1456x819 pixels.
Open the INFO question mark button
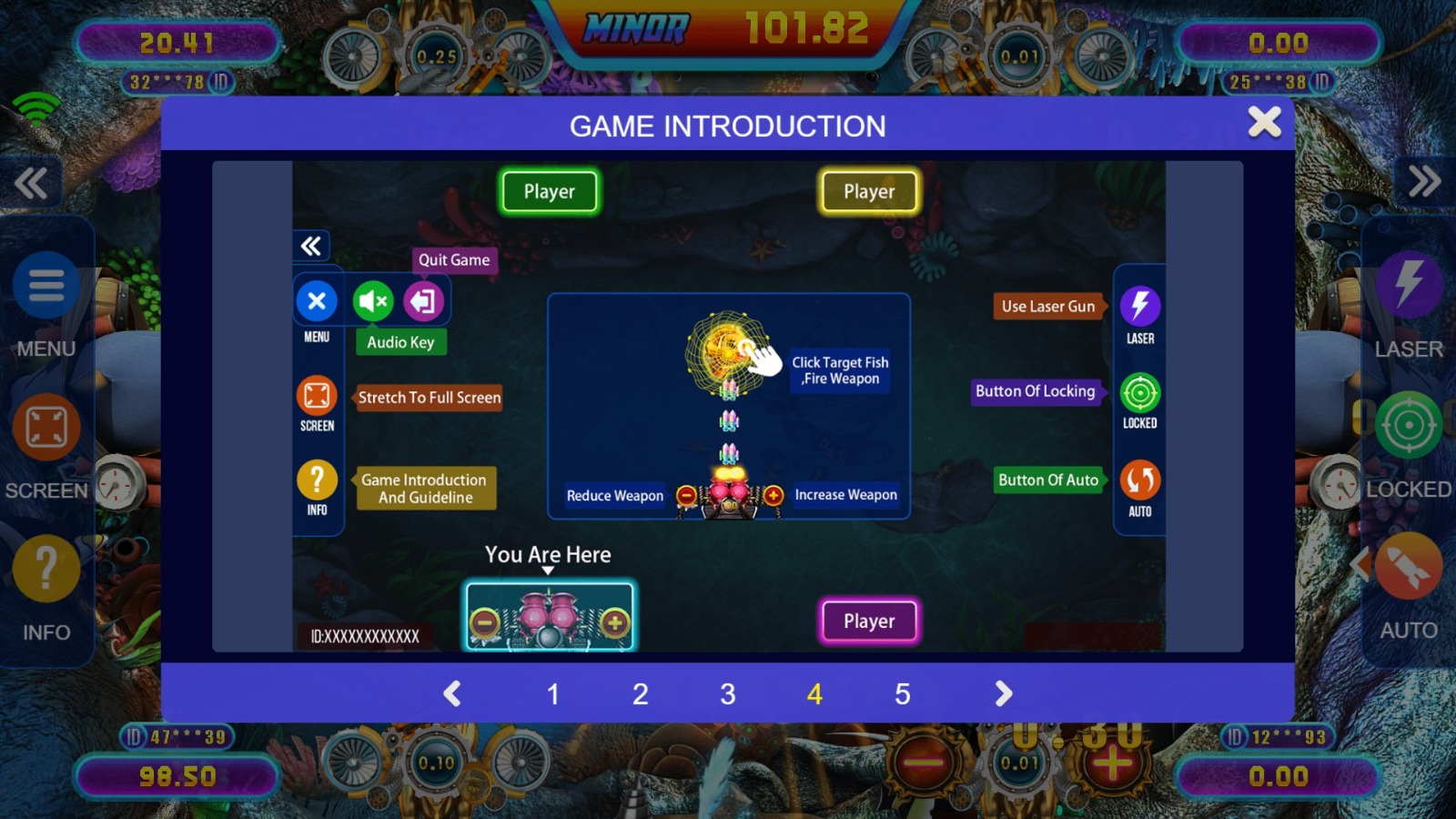45,570
